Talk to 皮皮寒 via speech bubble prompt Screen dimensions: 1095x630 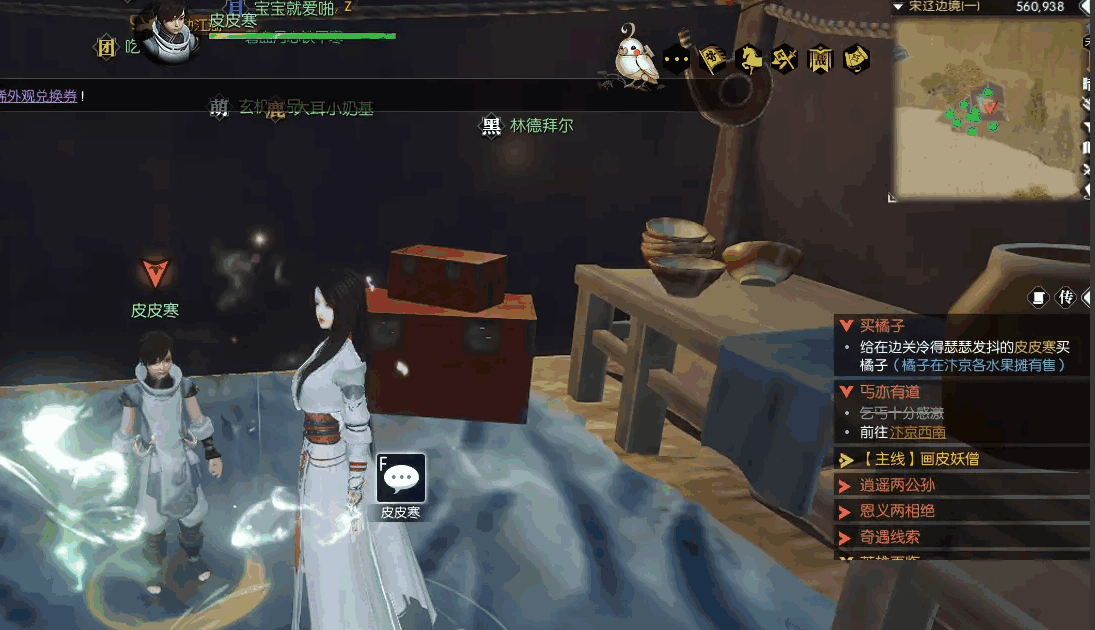[401, 478]
